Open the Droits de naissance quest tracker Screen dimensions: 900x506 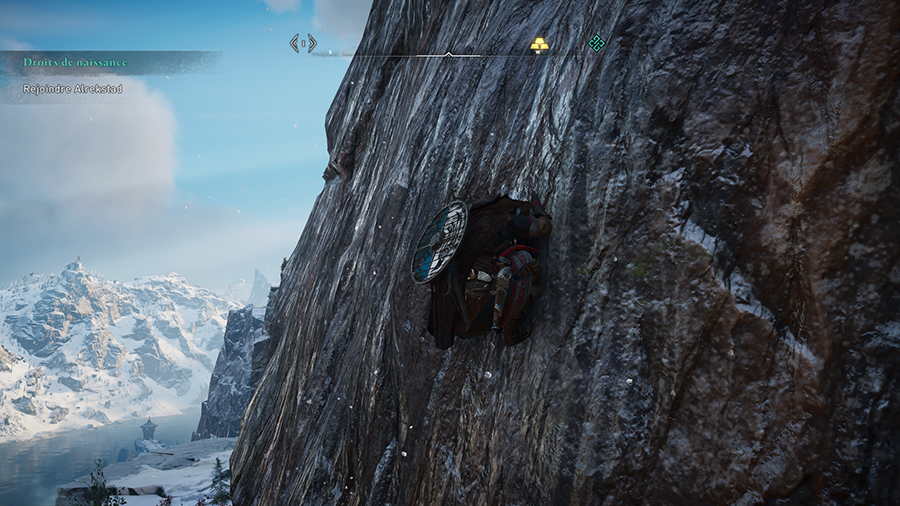click(x=76, y=62)
